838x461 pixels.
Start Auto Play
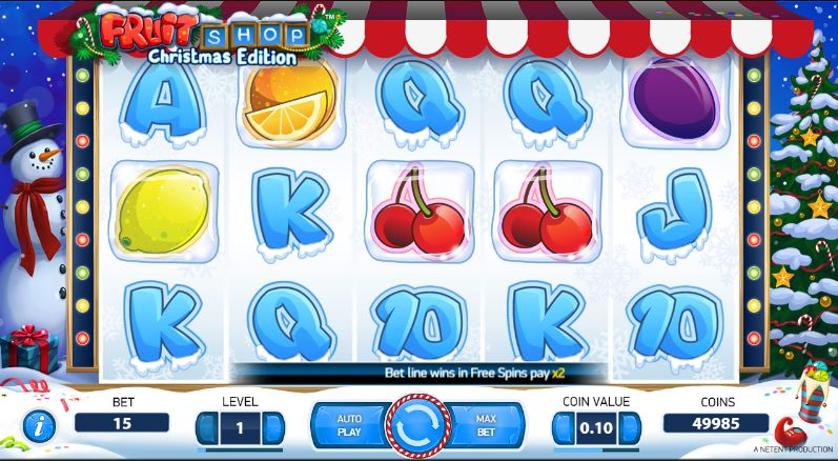348,426
